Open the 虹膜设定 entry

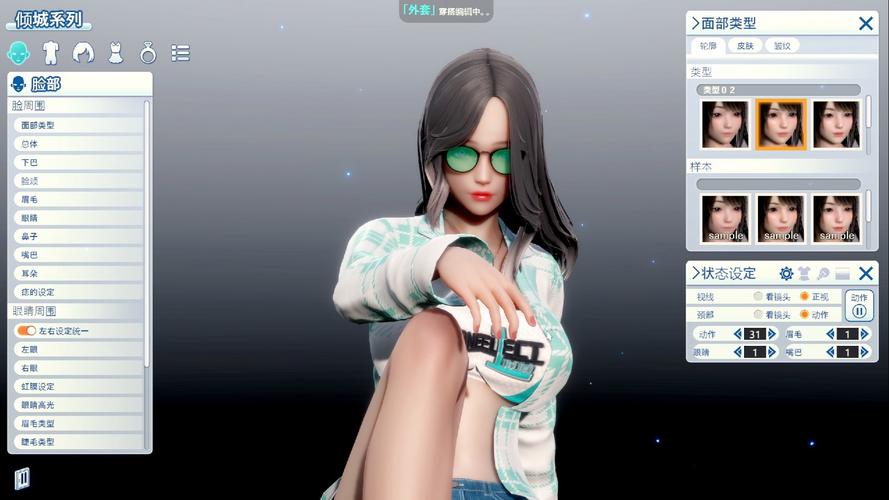pyautogui.click(x=78, y=386)
